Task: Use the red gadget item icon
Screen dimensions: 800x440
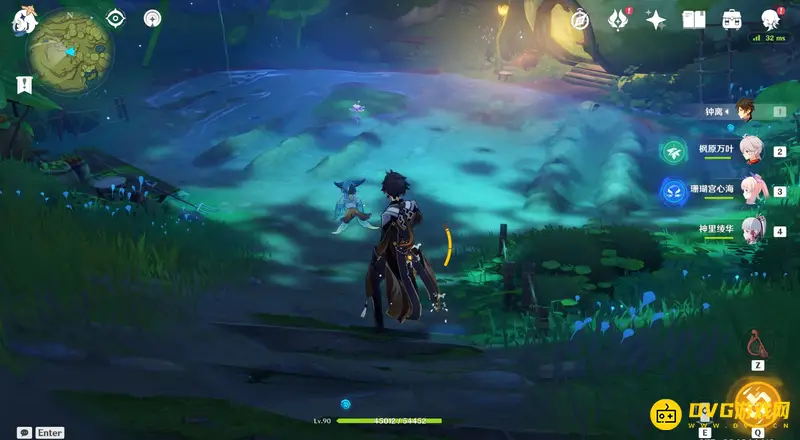Action: pos(756,347)
